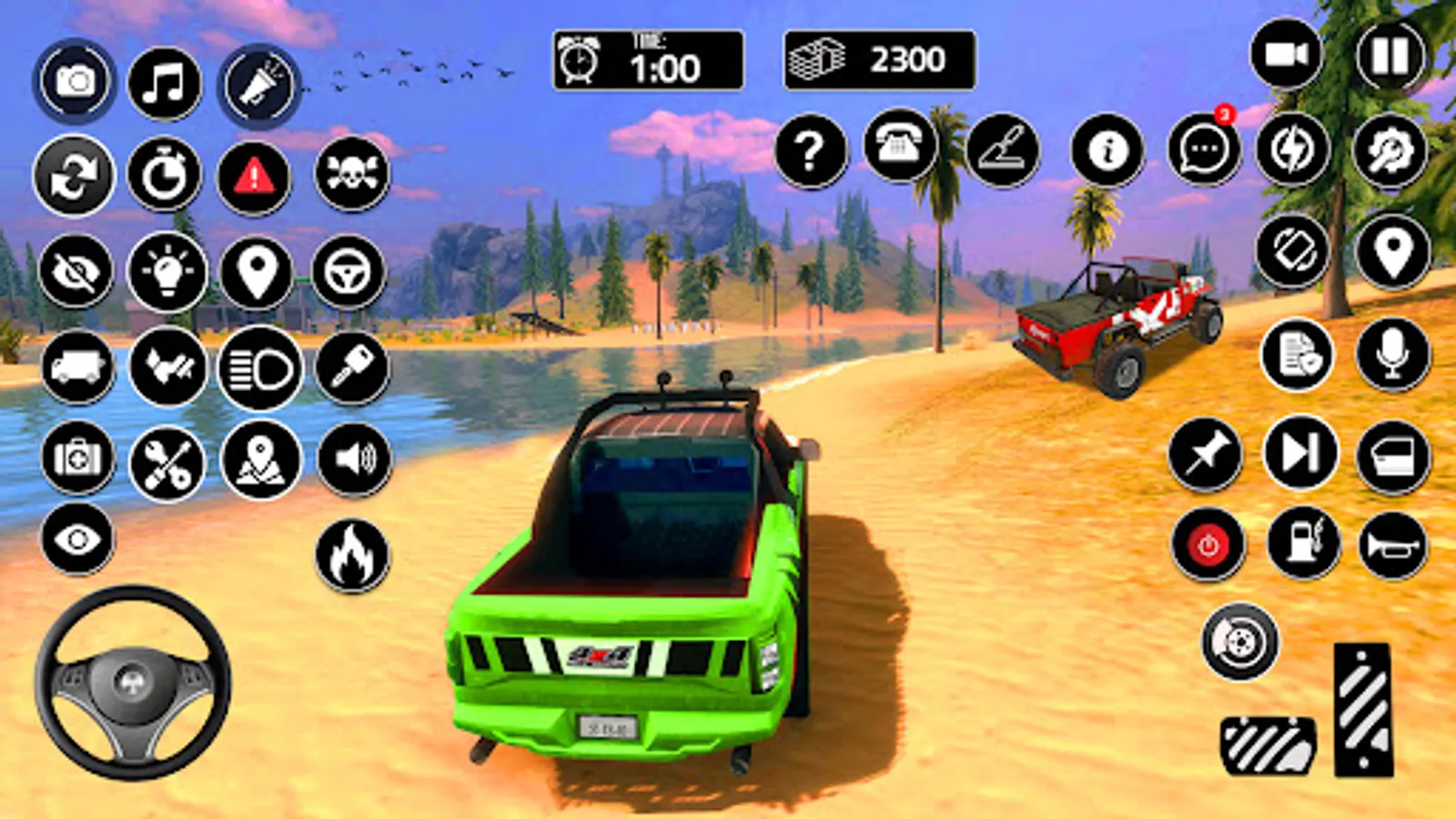Sound the horn trumpet icon

[1392, 546]
